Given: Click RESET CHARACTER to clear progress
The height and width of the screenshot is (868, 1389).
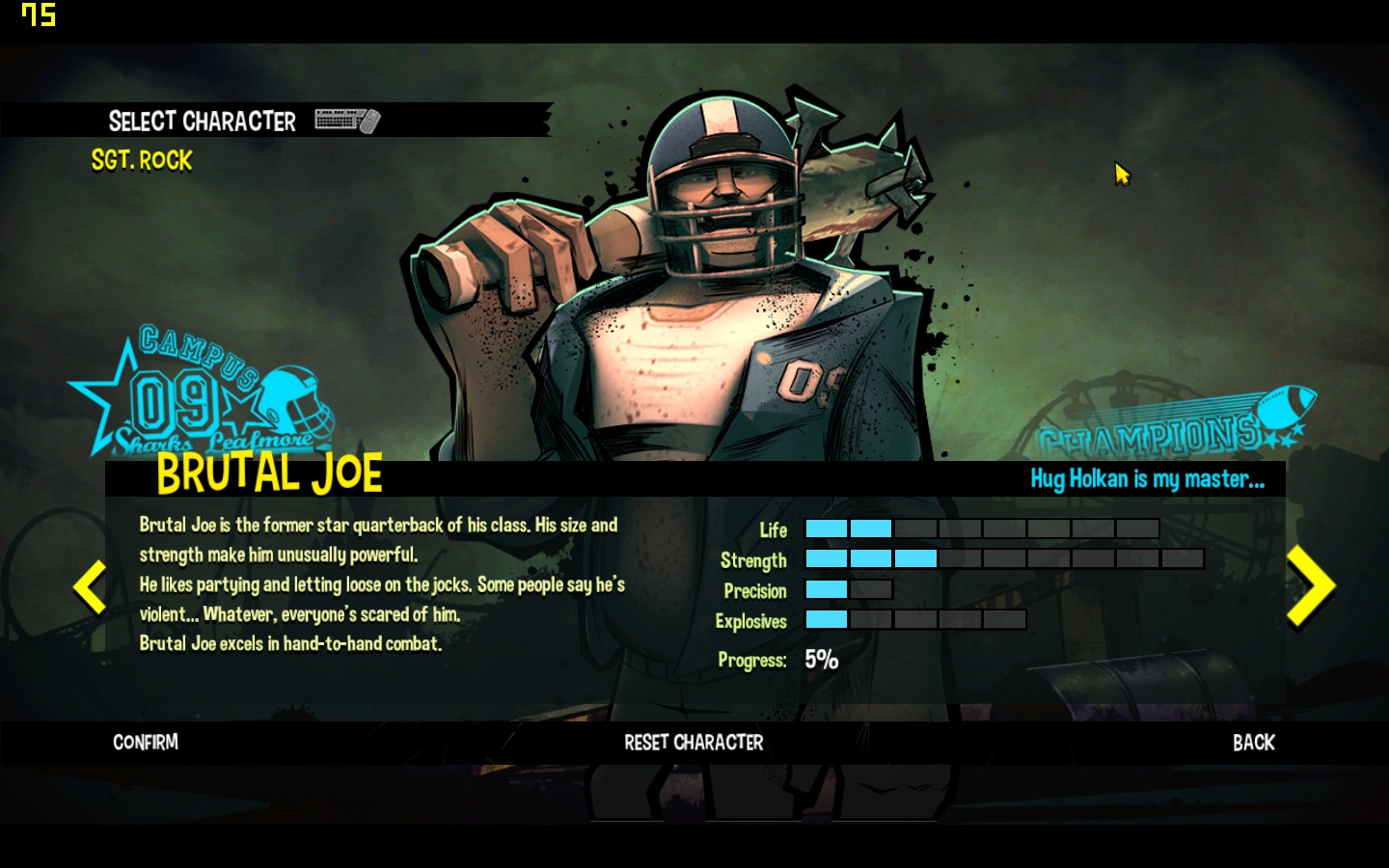Looking at the screenshot, I should pos(694,743).
